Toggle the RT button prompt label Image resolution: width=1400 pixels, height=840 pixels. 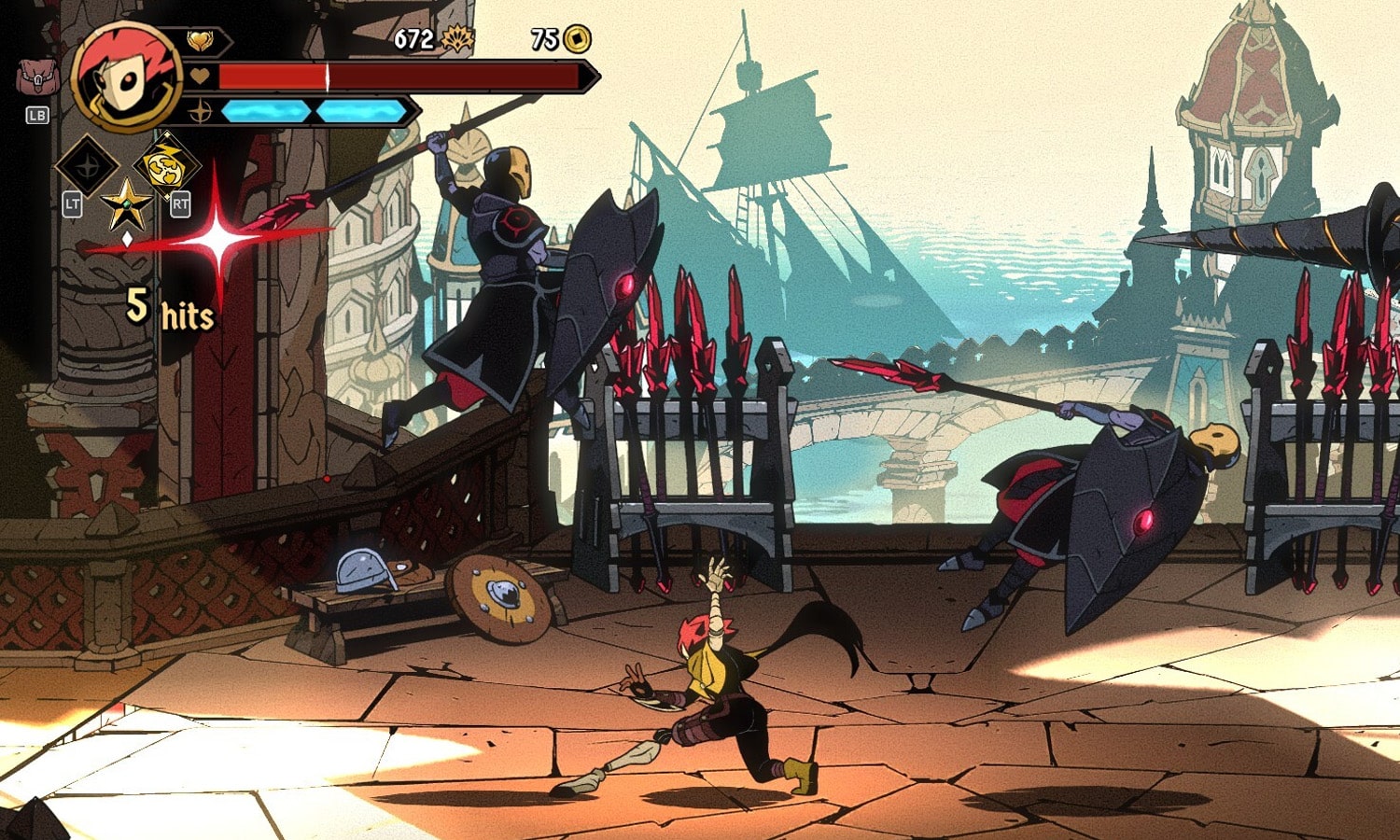[x=181, y=203]
